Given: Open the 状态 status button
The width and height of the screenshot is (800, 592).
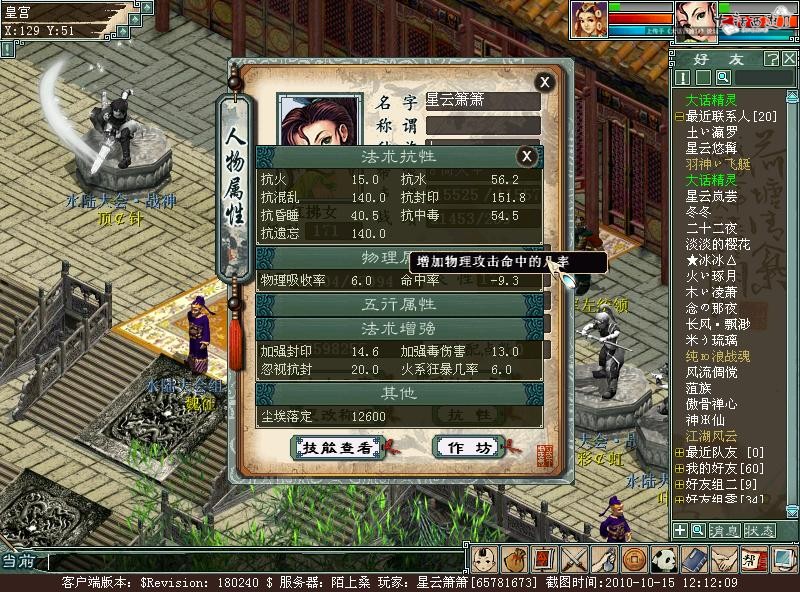Looking at the screenshot, I should click(758, 531).
